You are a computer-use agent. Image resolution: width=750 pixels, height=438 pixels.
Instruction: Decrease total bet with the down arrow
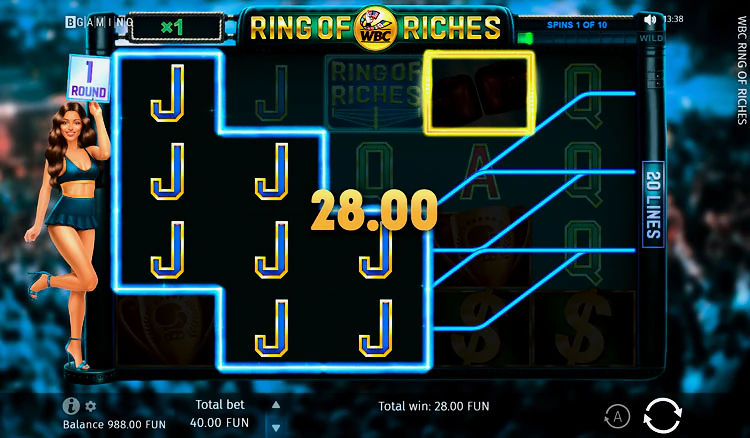(x=276, y=425)
